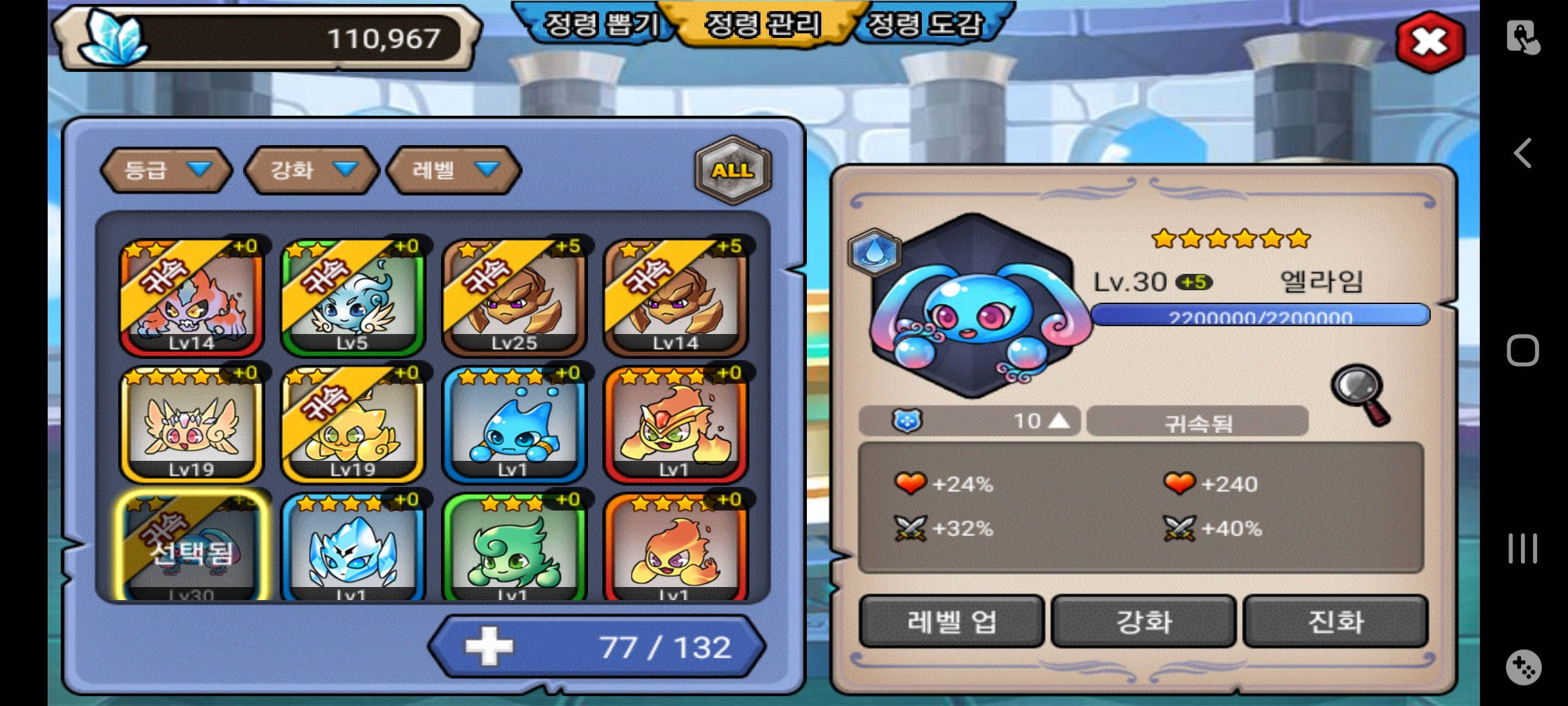1568x706 pixels.
Task: Choose the 강화 button in detail panel
Action: pos(1143,622)
